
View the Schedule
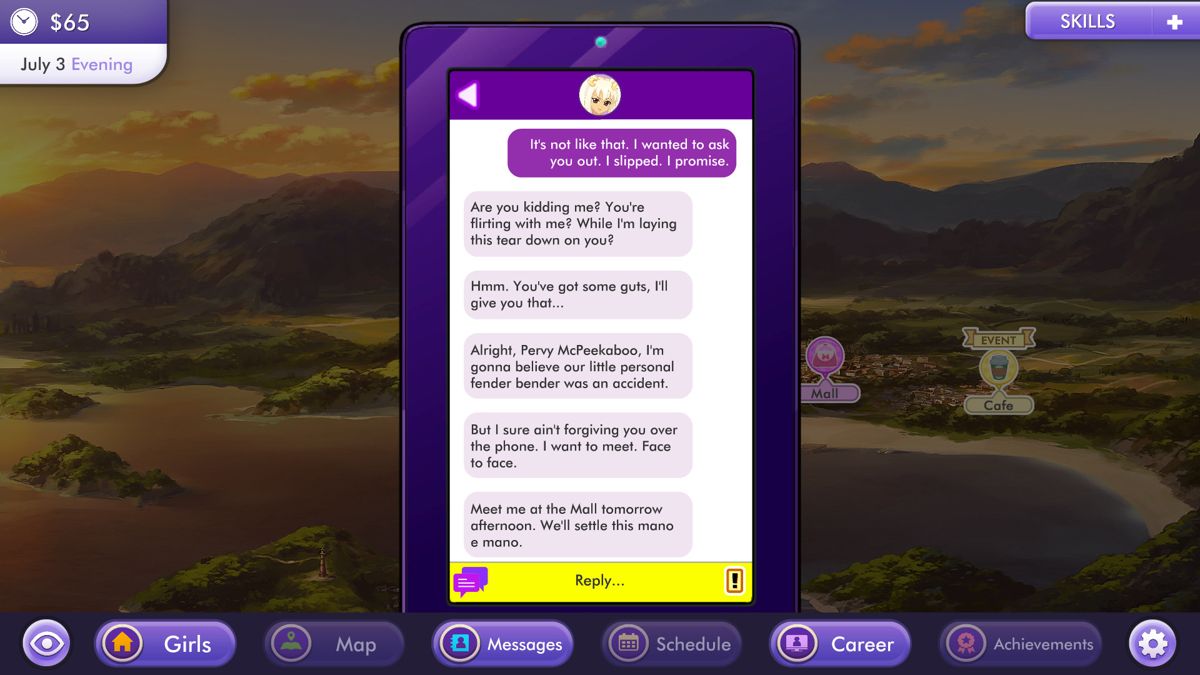click(x=672, y=644)
